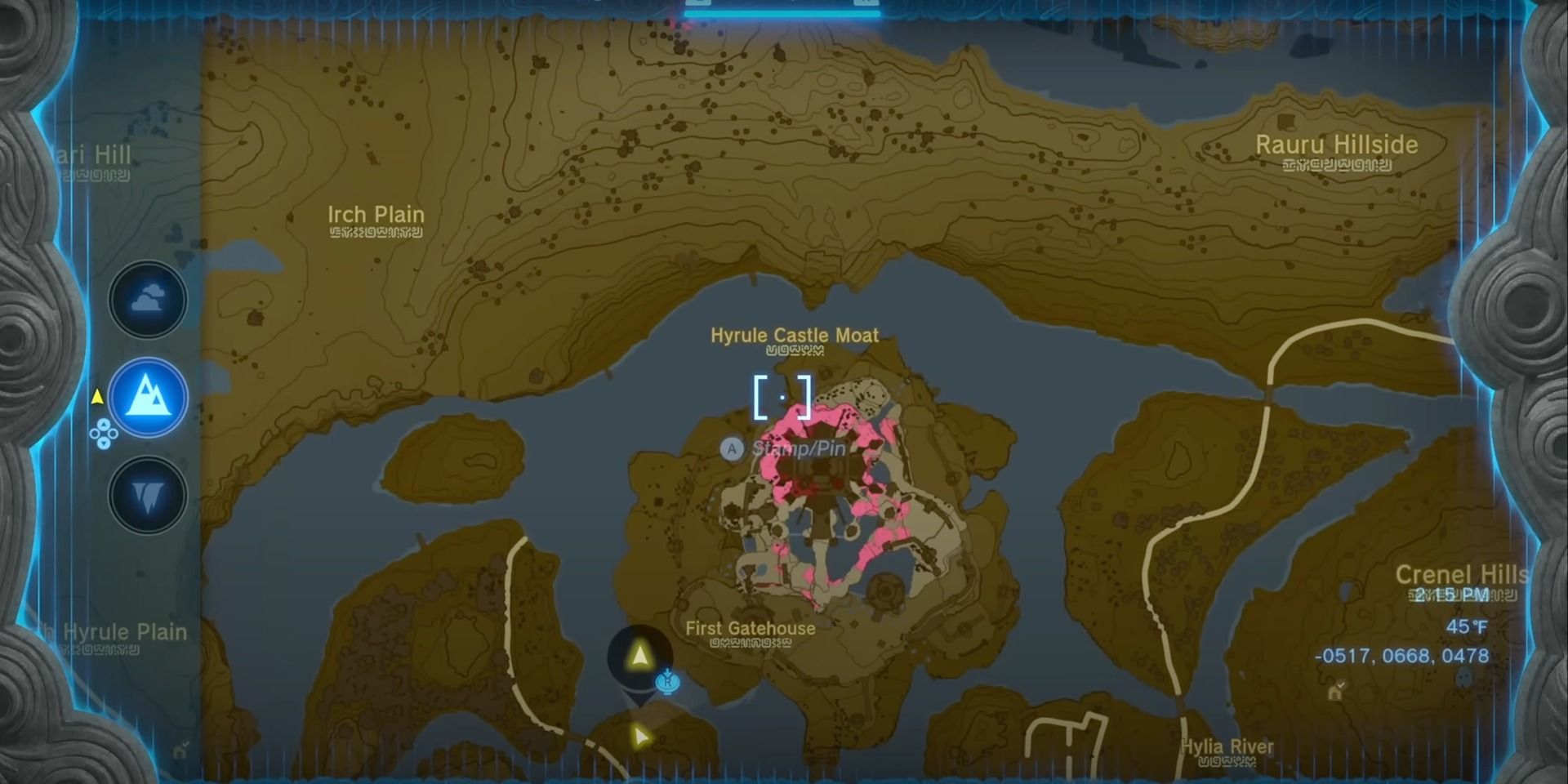Toggle the Sky layer cloud button
Viewport: 1568px width, 784px height.
(x=147, y=300)
